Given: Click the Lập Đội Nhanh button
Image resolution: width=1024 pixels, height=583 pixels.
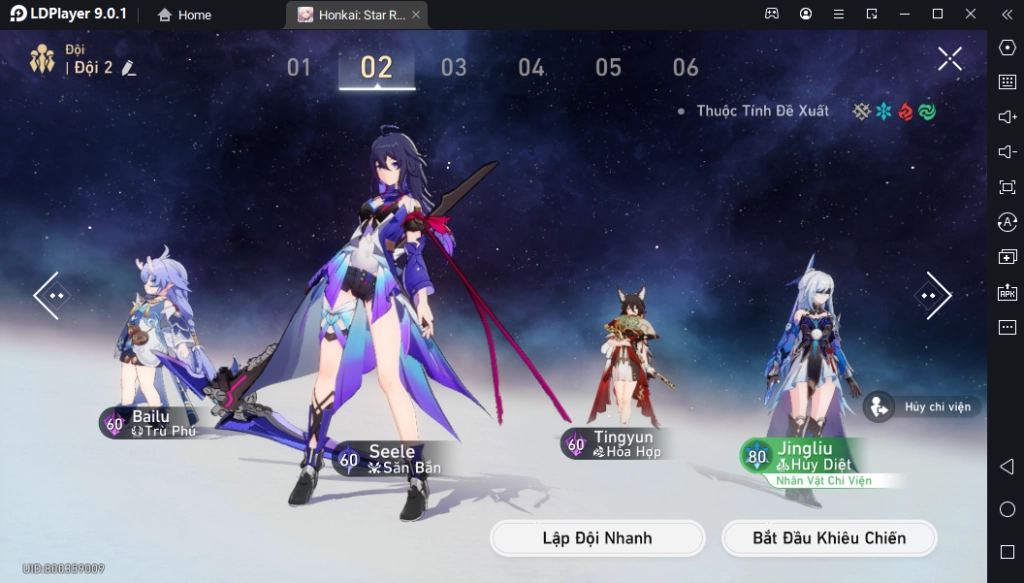Looking at the screenshot, I should coord(597,538).
